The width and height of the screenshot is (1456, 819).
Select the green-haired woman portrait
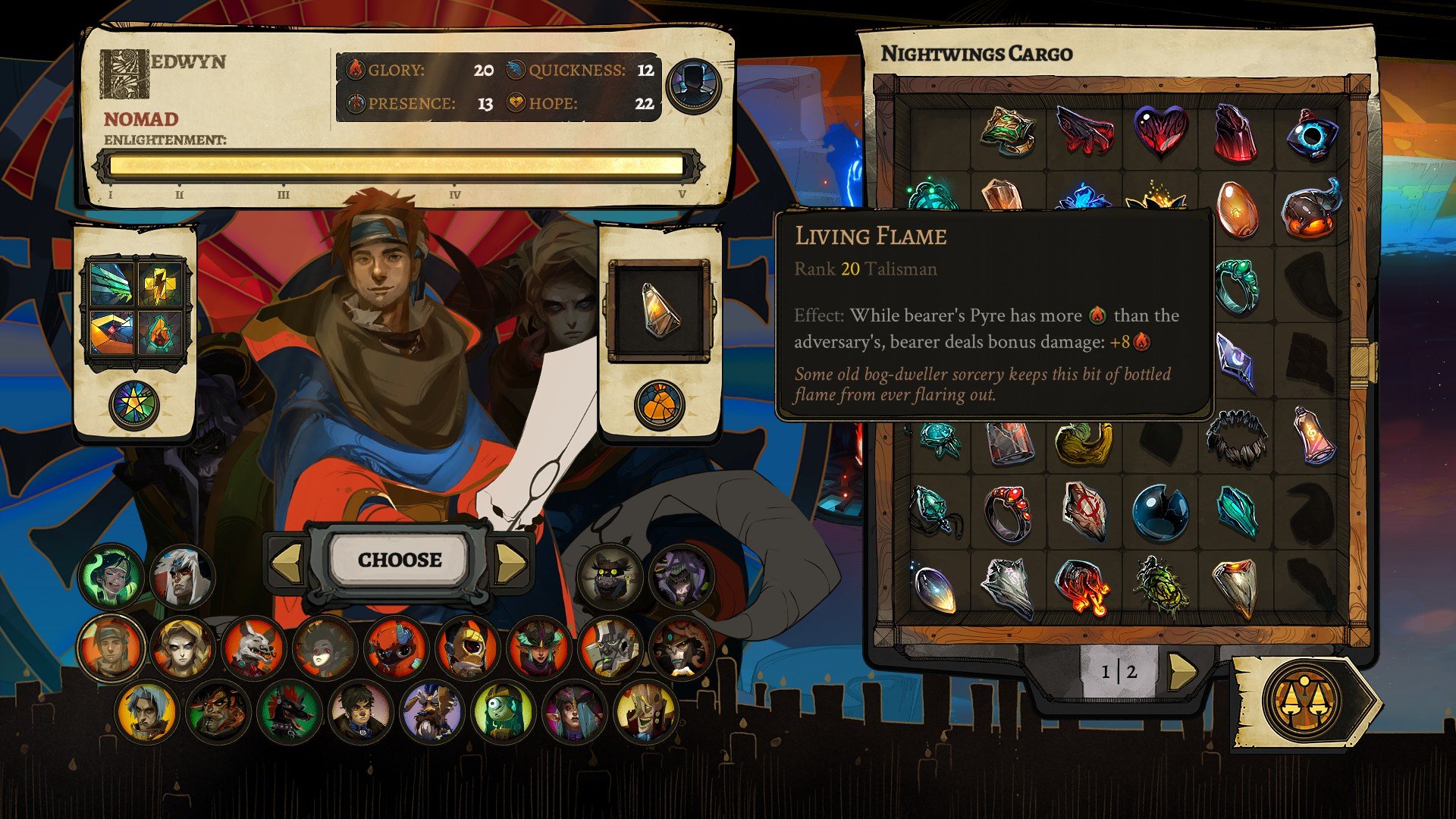point(111,578)
